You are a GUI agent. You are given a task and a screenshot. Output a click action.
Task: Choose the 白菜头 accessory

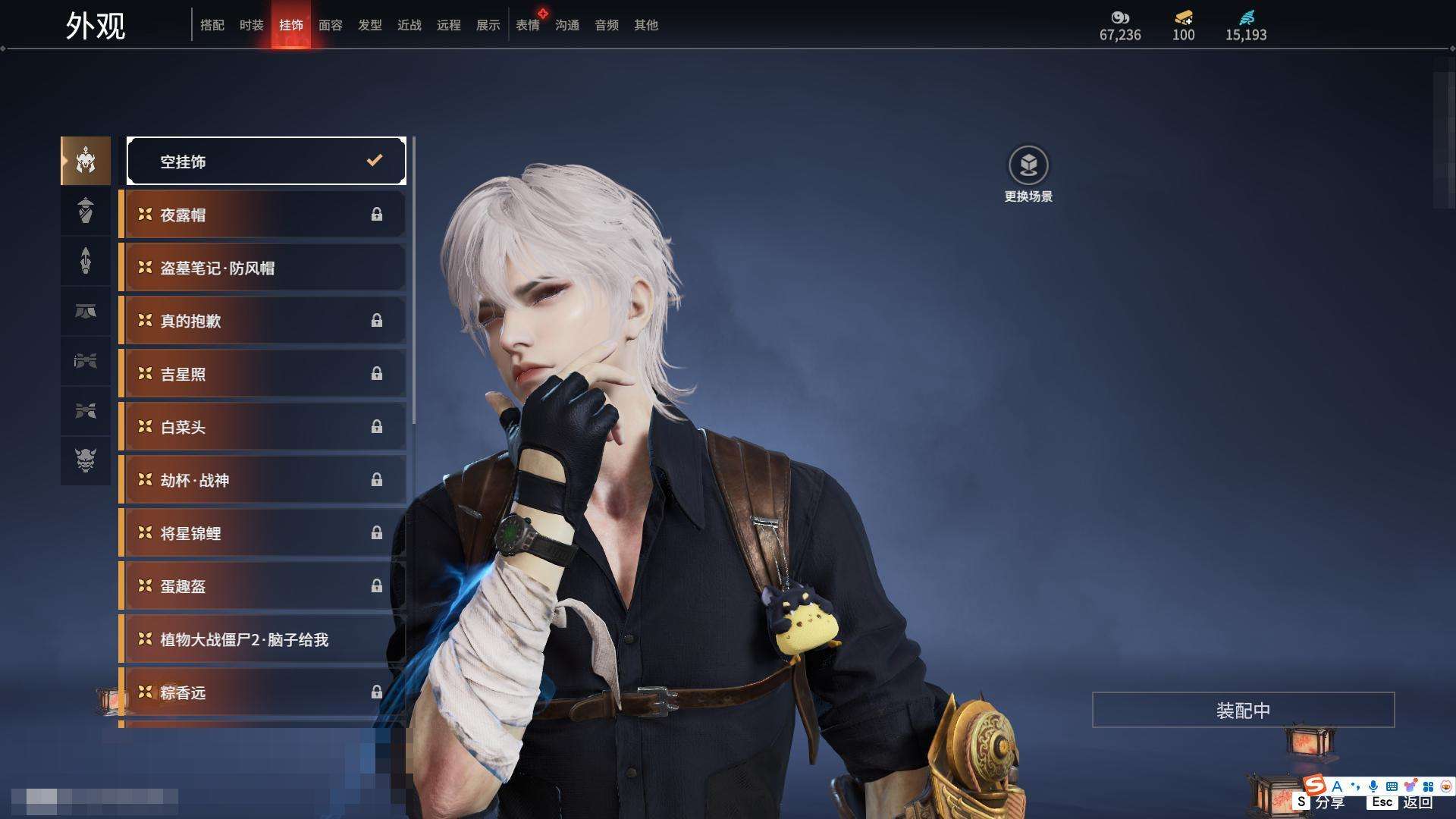[263, 427]
